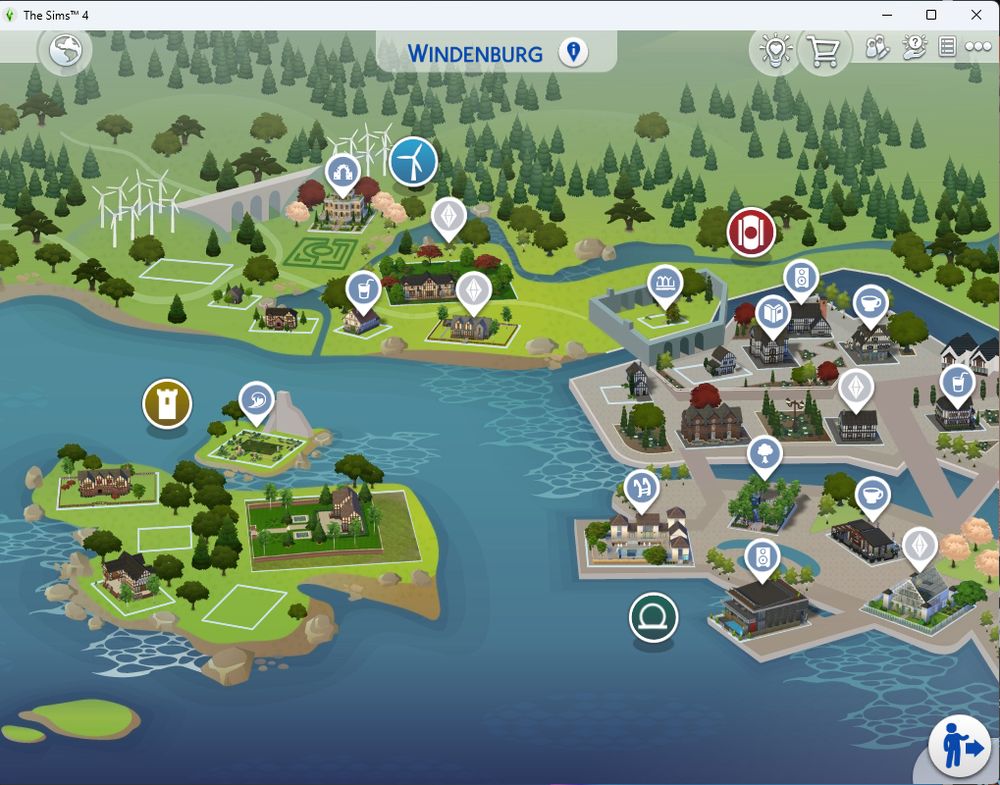Close the Sims 4 window

(x=977, y=15)
